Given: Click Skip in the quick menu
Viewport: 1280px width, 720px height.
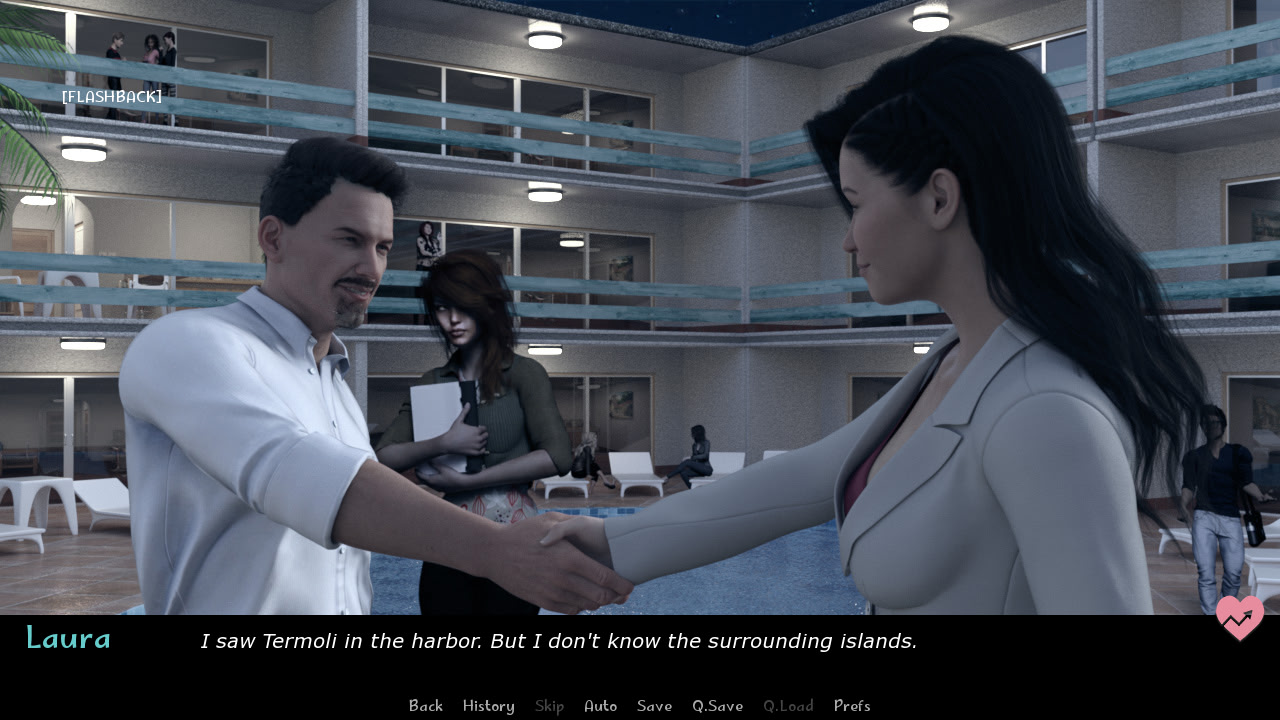Looking at the screenshot, I should click(549, 706).
